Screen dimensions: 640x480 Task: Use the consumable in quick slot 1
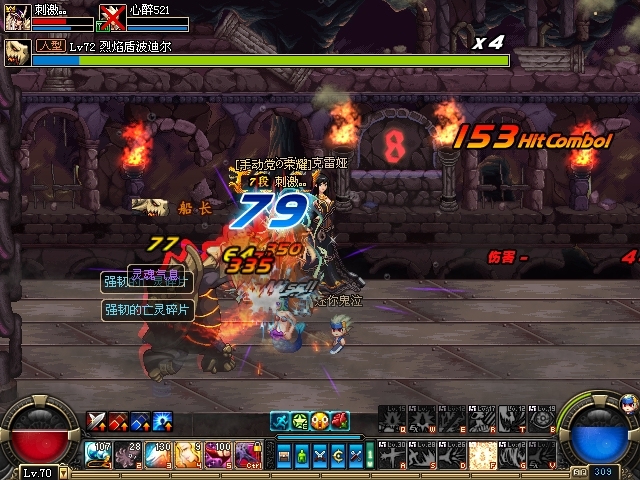98,455
